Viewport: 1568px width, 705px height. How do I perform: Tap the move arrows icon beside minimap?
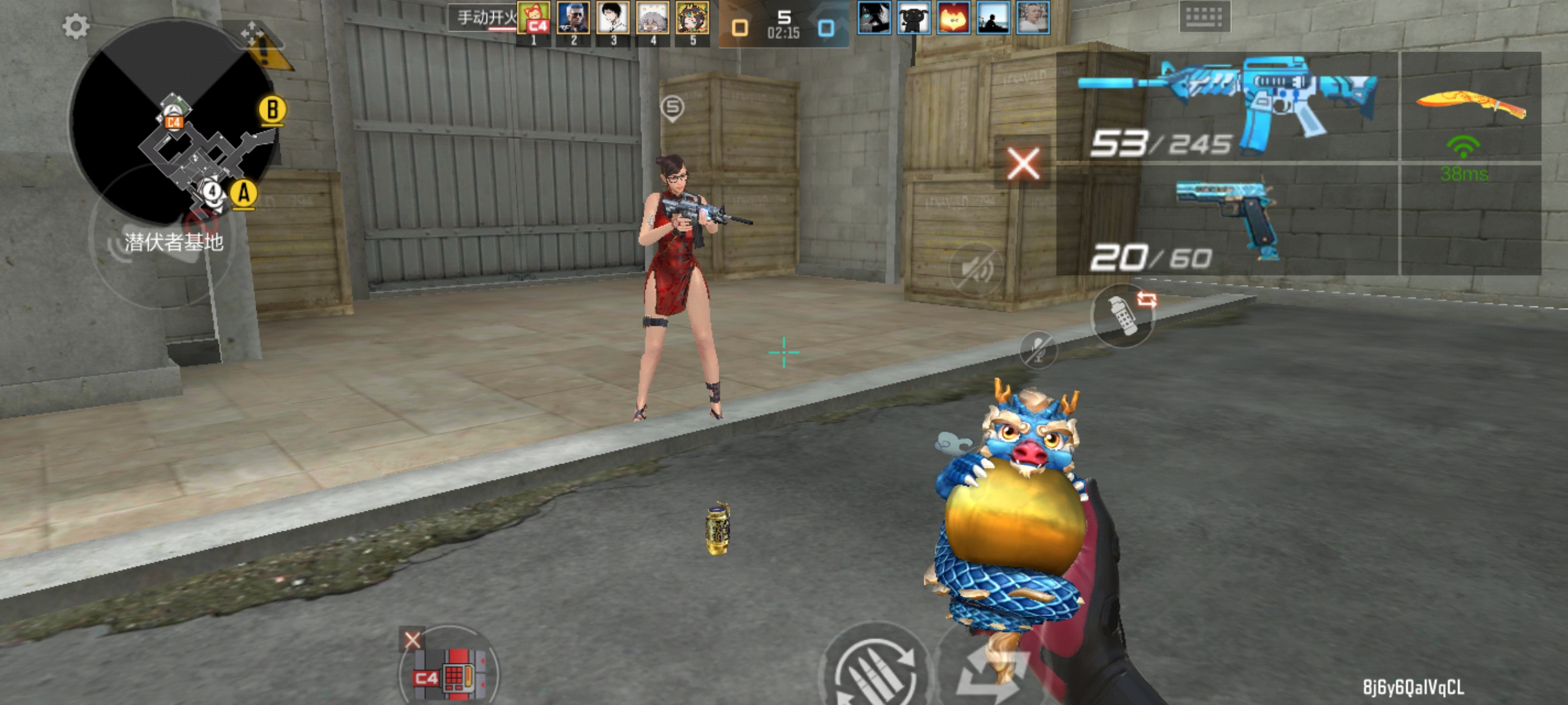tap(252, 32)
